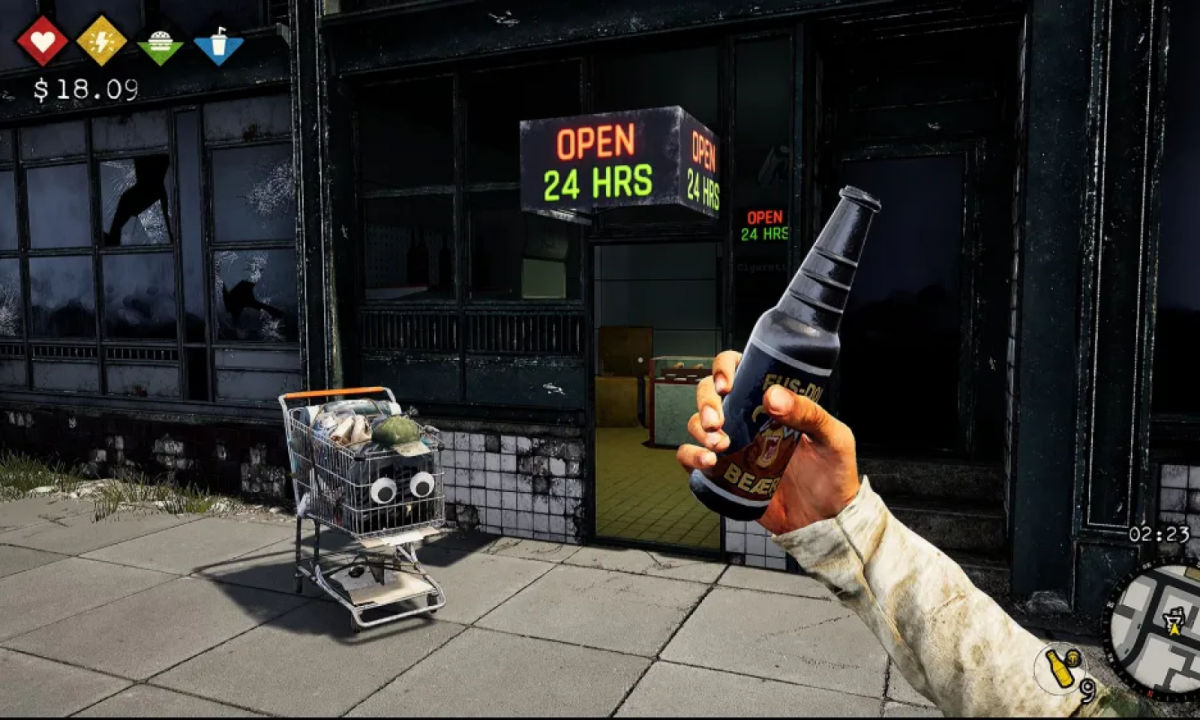1200x720 pixels.
Task: Click the red heart health icon
Action: coord(42,41)
